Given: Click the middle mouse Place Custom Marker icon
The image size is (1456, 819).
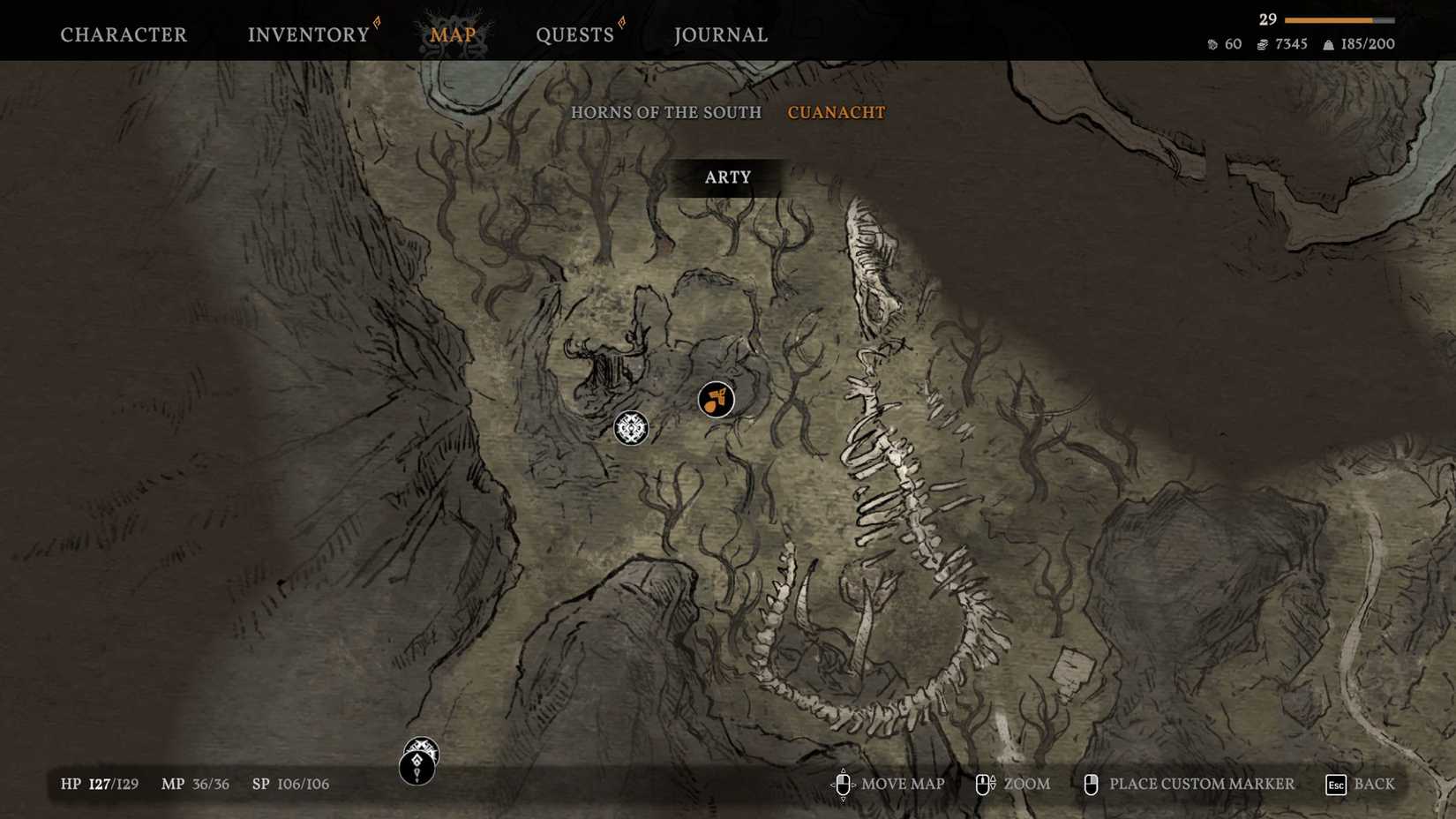Looking at the screenshot, I should pyautogui.click(x=1092, y=784).
